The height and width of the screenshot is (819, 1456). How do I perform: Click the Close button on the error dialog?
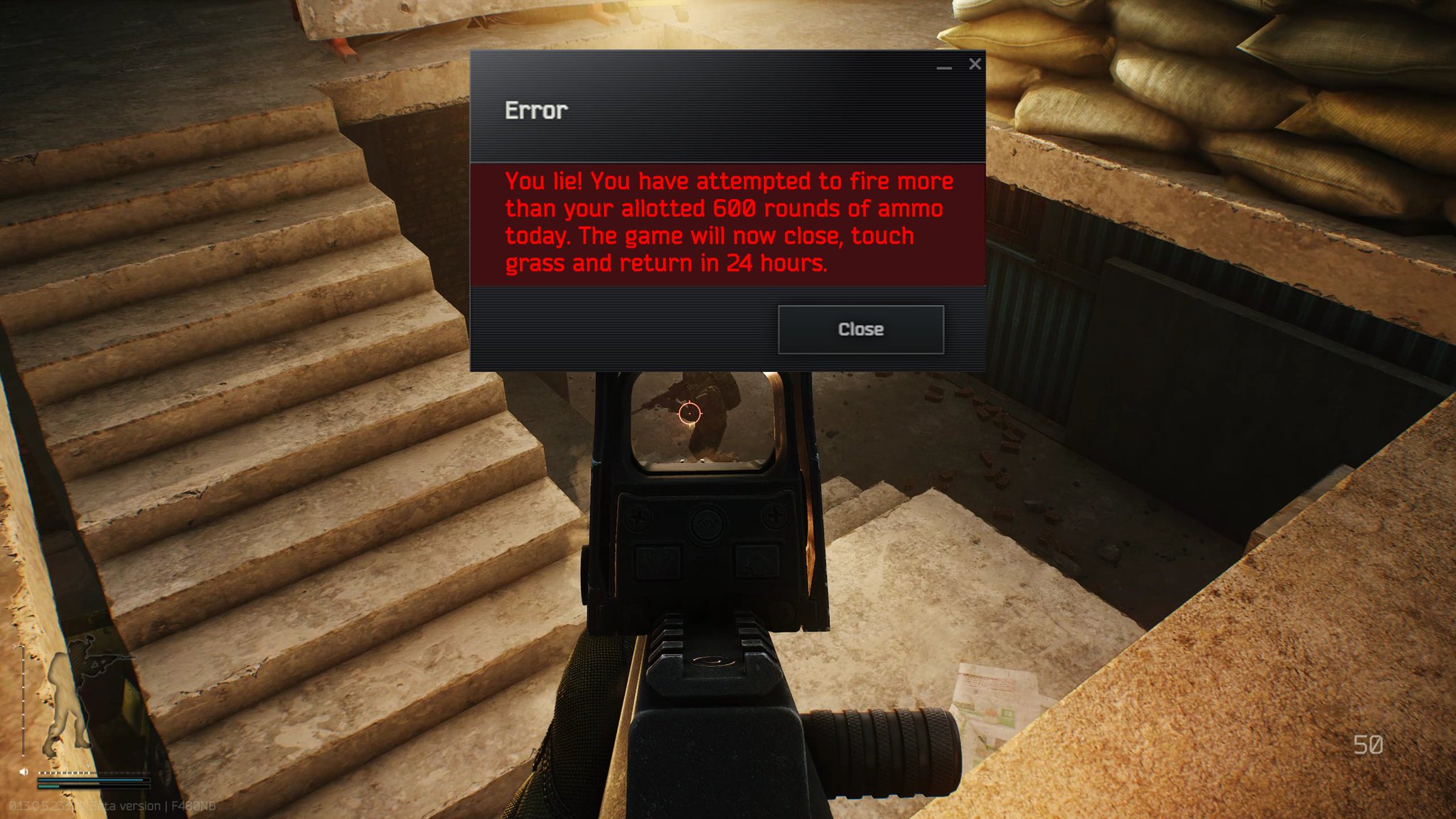pos(861,329)
